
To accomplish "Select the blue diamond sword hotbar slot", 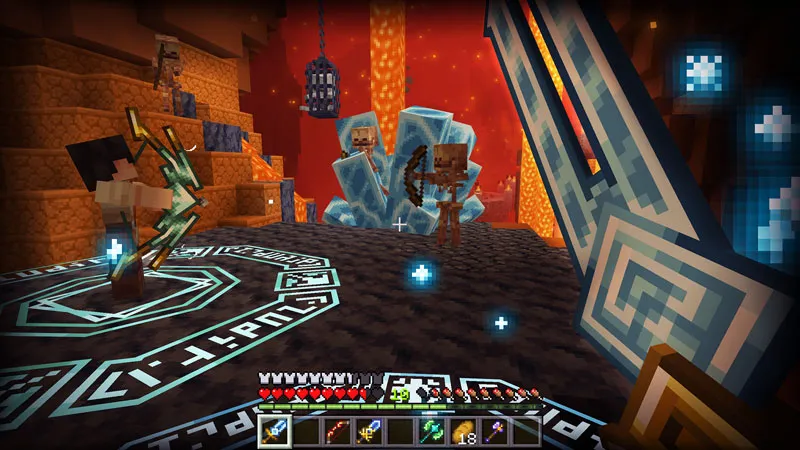I will click(274, 431).
